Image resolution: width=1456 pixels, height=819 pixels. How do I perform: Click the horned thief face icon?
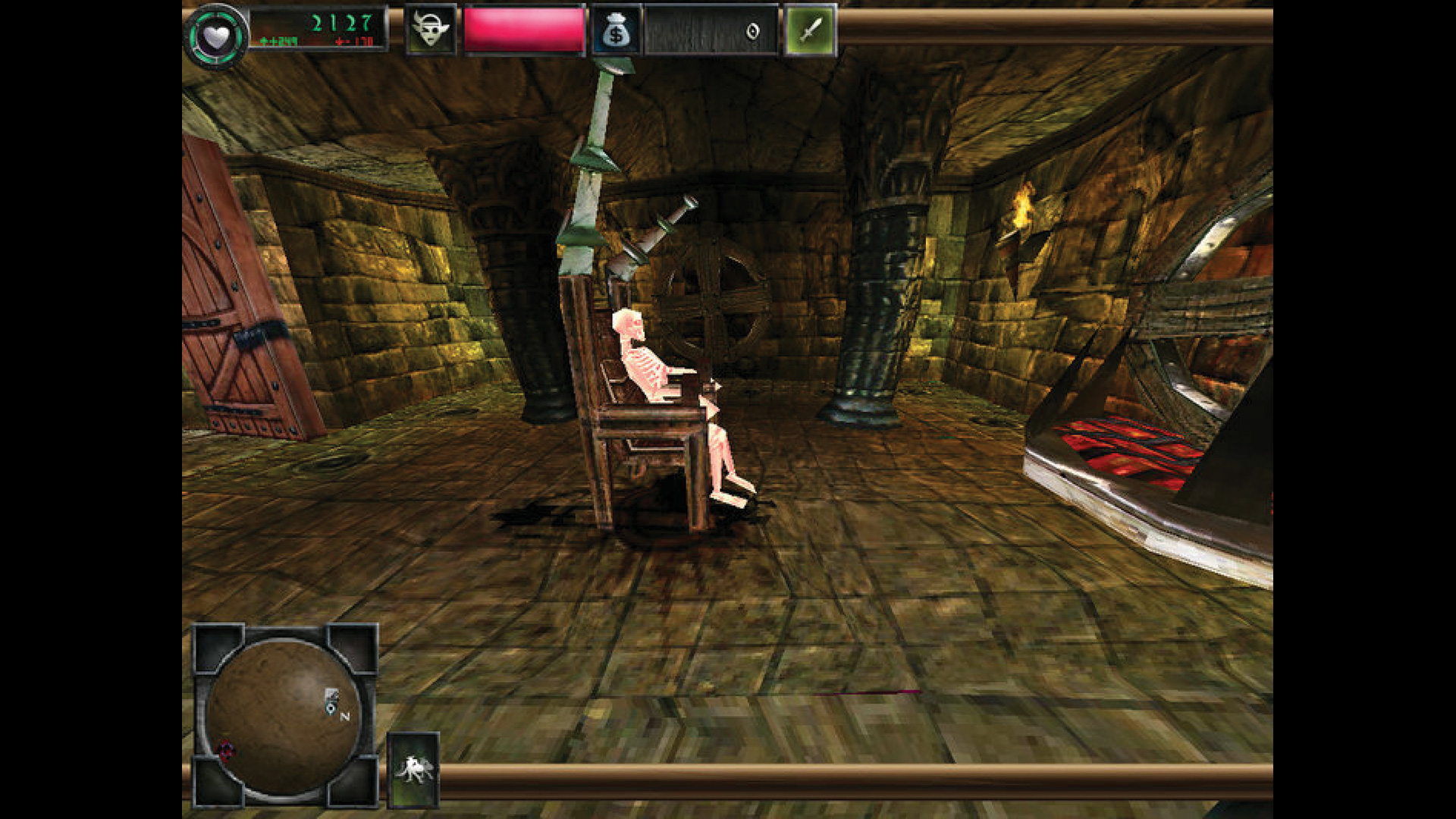point(431,30)
